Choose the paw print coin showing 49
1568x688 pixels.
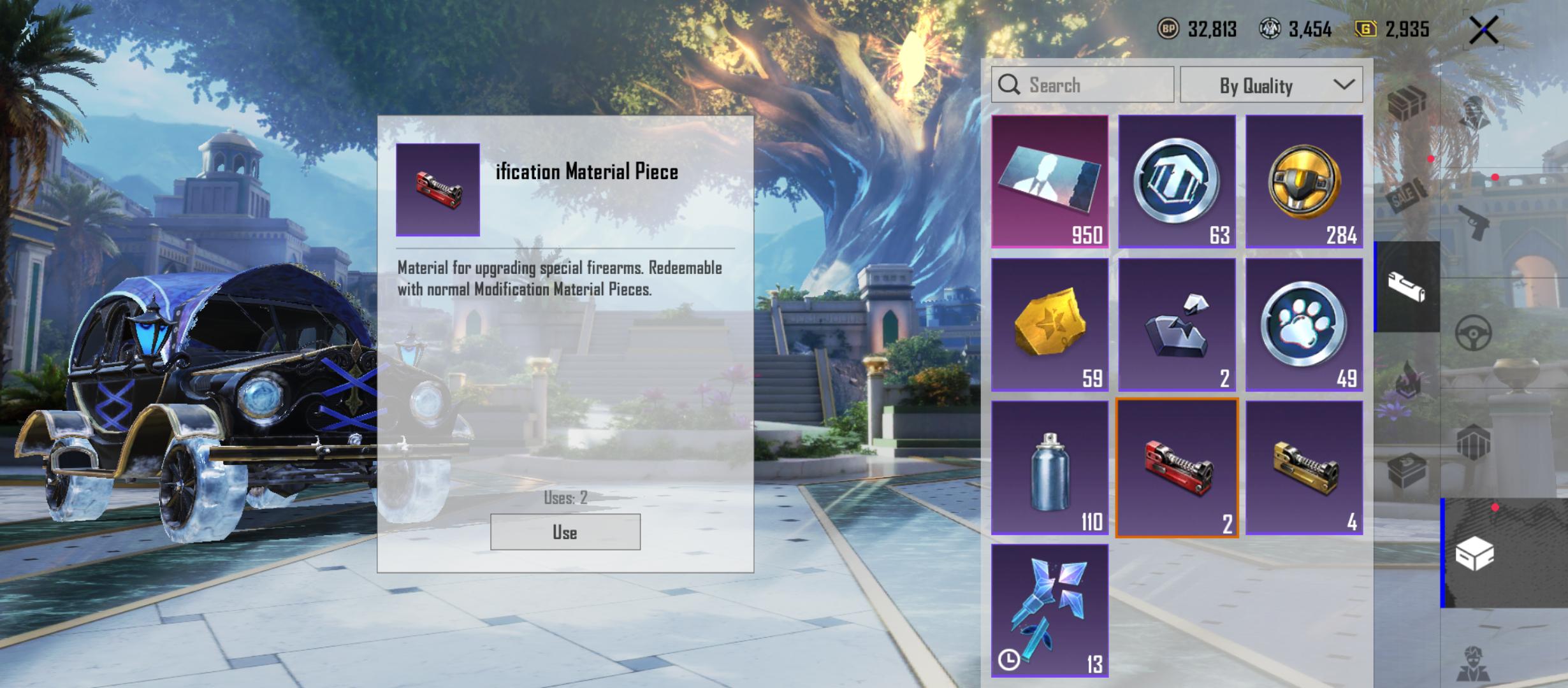(1304, 325)
